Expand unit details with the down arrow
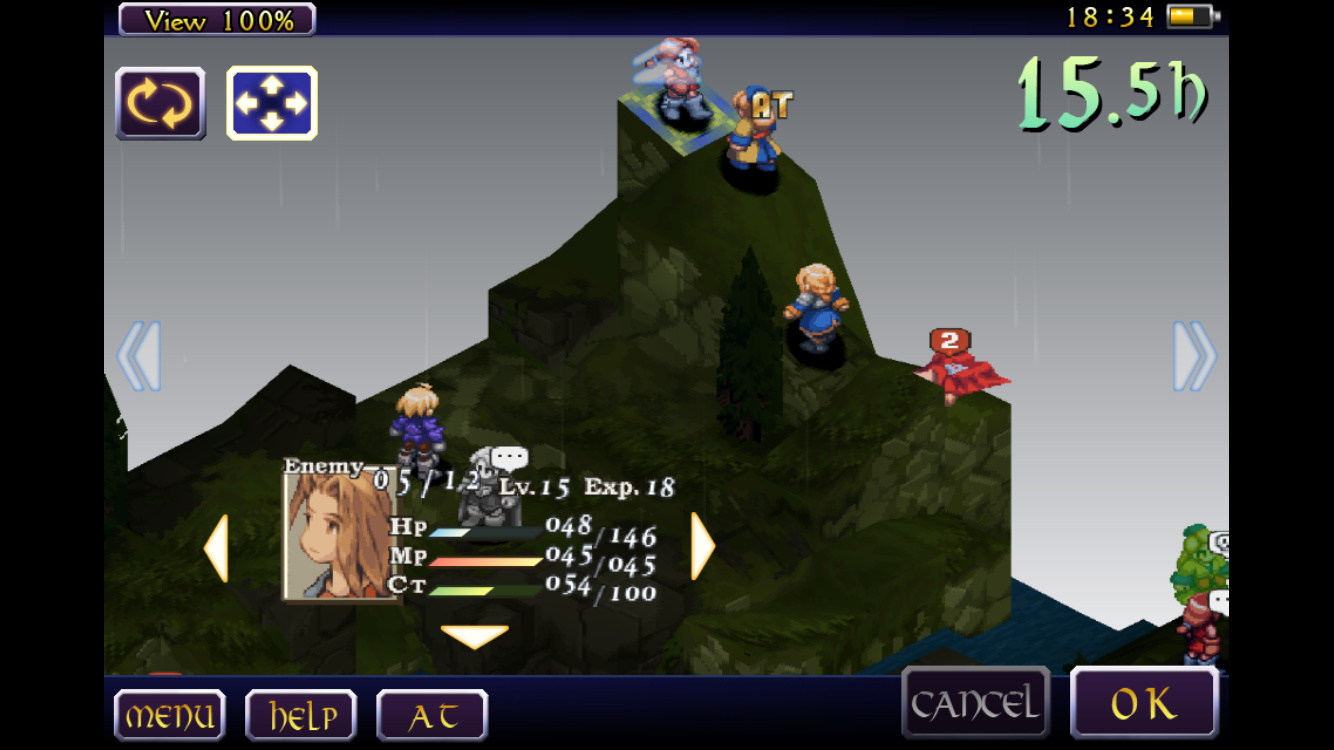The height and width of the screenshot is (750, 1334). click(x=474, y=637)
